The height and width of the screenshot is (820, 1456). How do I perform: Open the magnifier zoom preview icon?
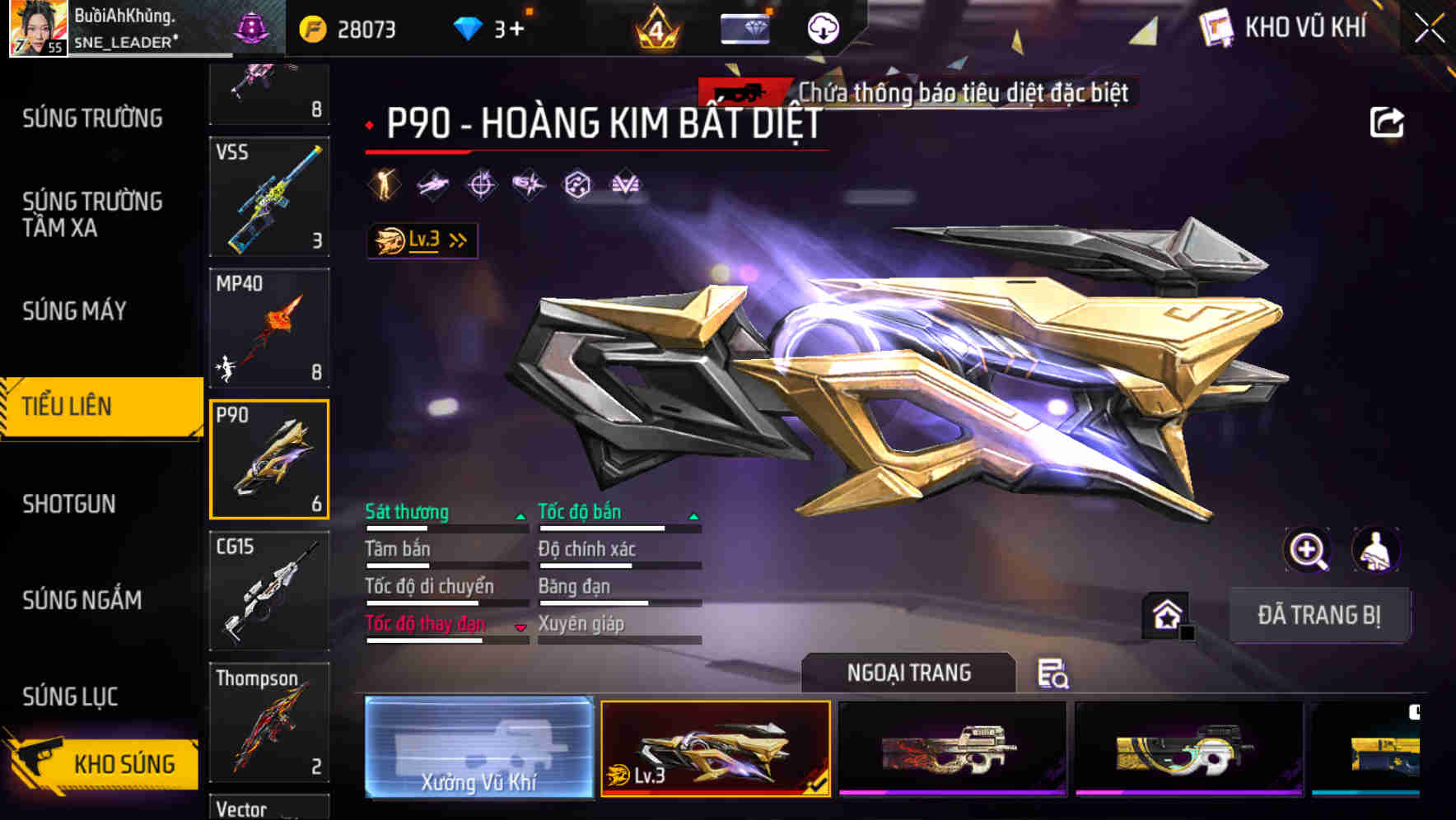[x=1308, y=550]
